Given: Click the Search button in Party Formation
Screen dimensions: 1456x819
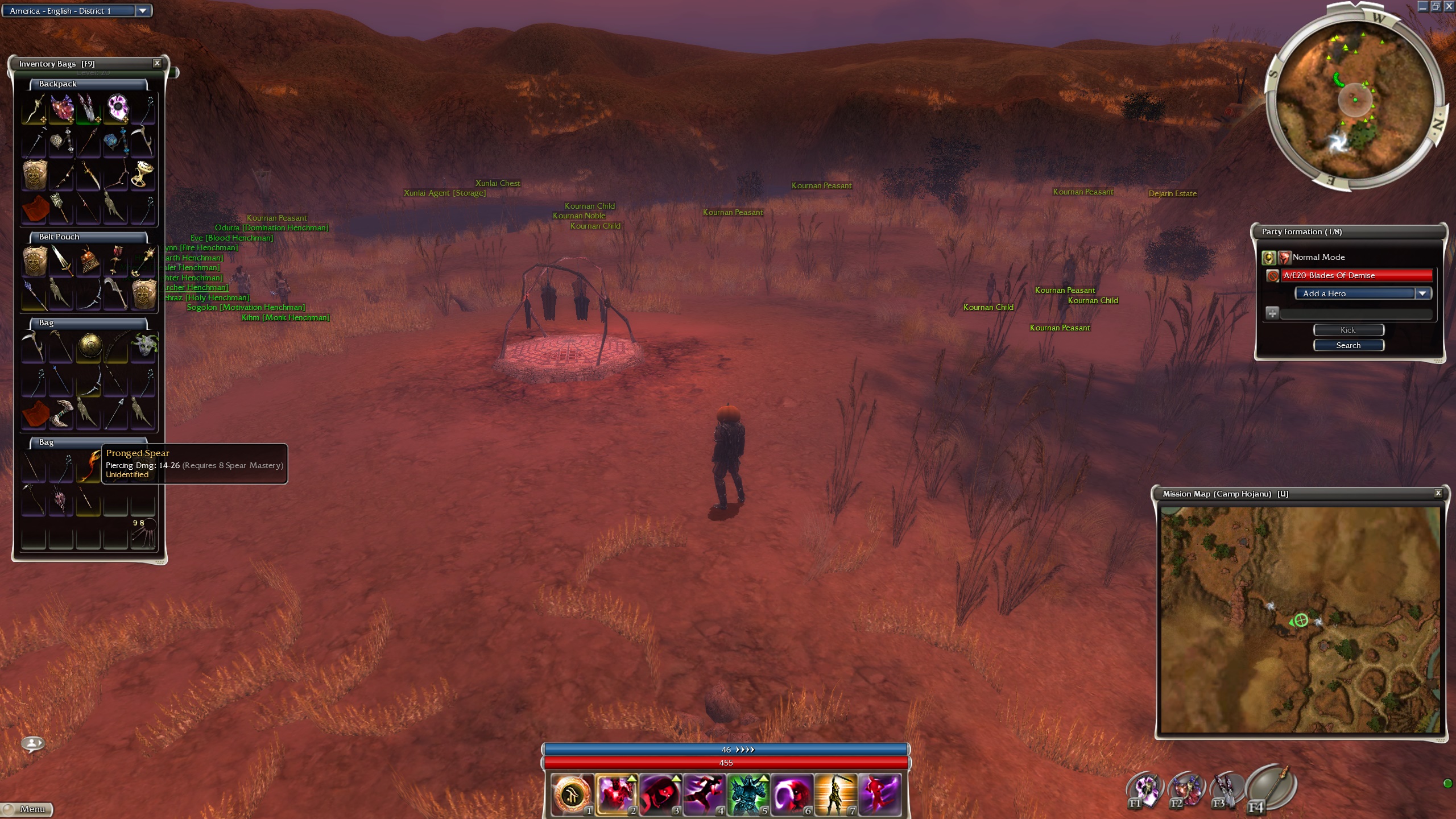Looking at the screenshot, I should click(x=1348, y=345).
